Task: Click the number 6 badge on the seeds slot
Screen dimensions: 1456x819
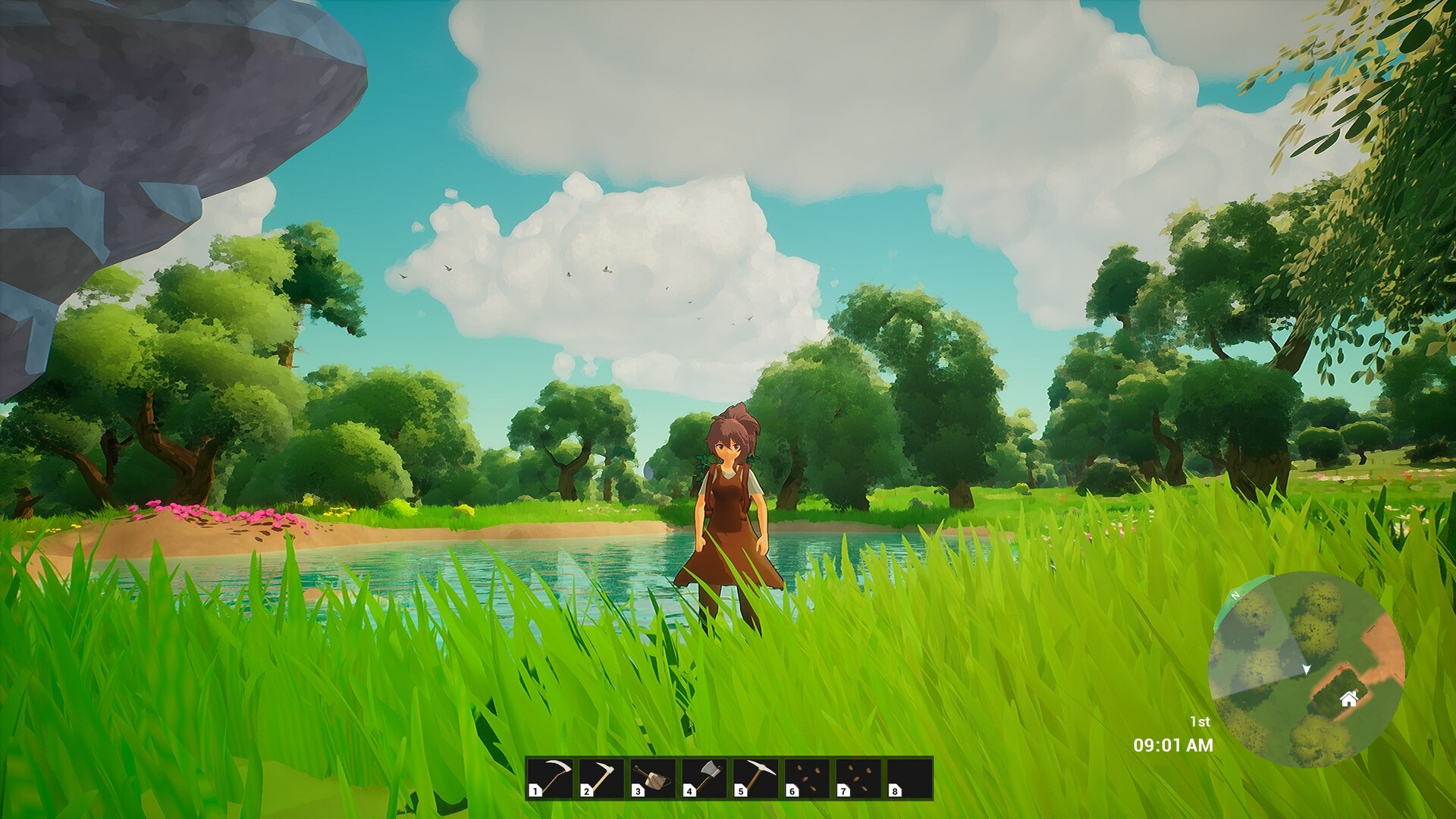Action: point(792,792)
